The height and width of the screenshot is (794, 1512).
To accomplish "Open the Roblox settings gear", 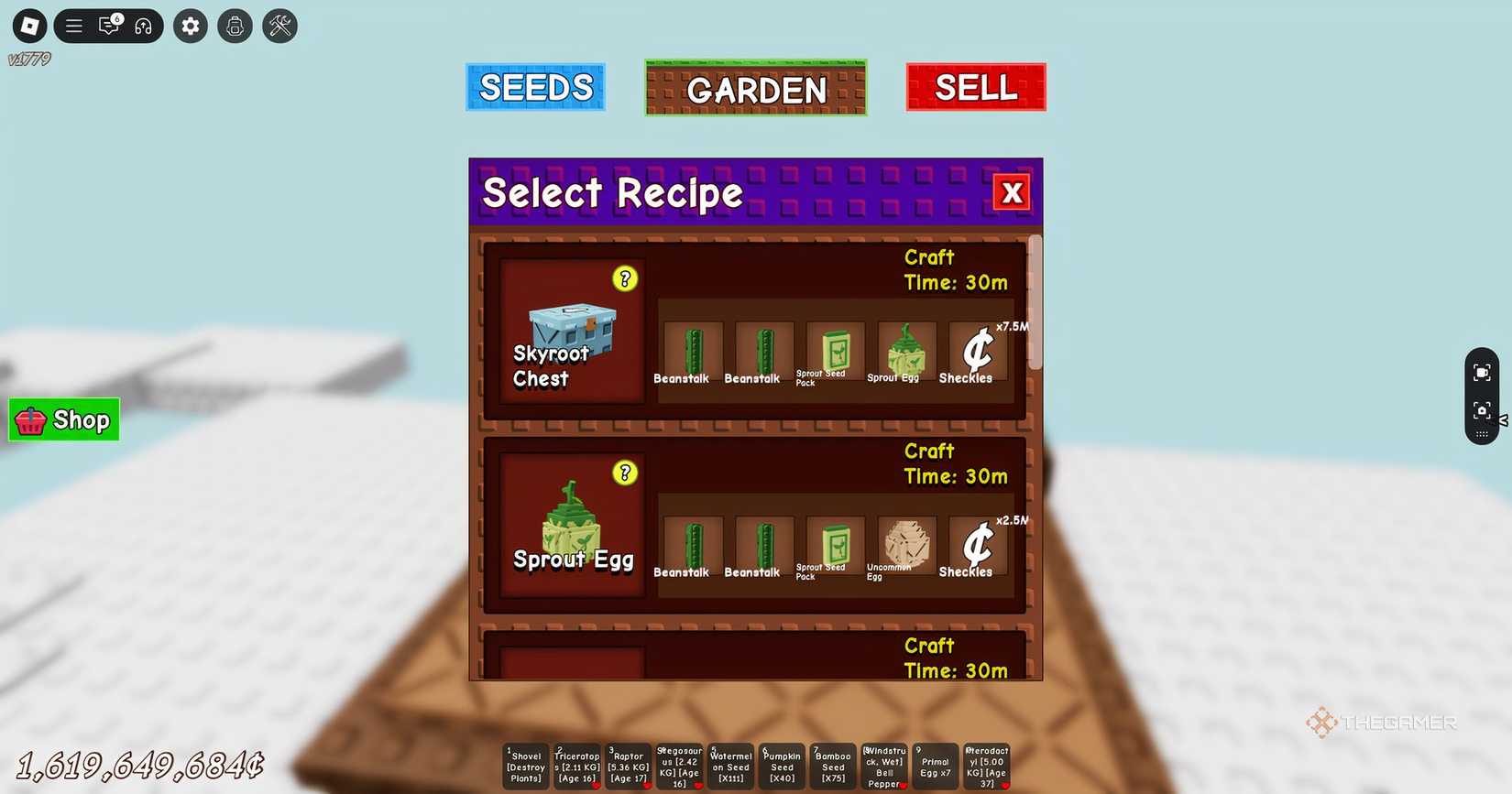I will pyautogui.click(x=190, y=26).
